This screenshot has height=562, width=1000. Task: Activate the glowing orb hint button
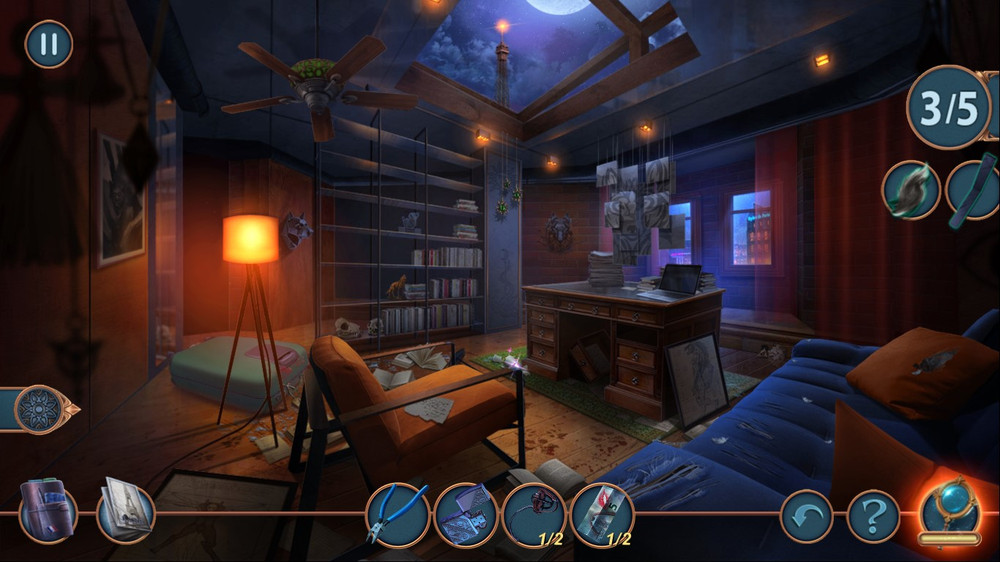pyautogui.click(x=949, y=509)
